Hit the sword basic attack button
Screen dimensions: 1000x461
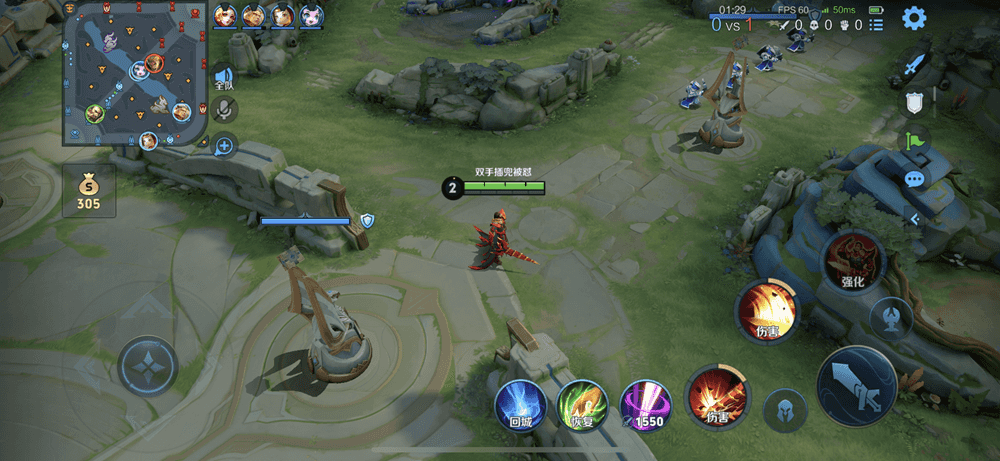pyautogui.click(x=856, y=385)
